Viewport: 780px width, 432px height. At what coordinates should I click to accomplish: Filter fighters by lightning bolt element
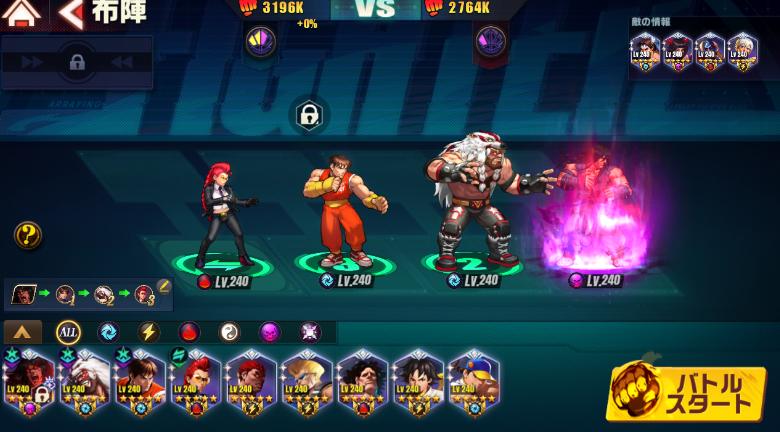pyautogui.click(x=148, y=332)
